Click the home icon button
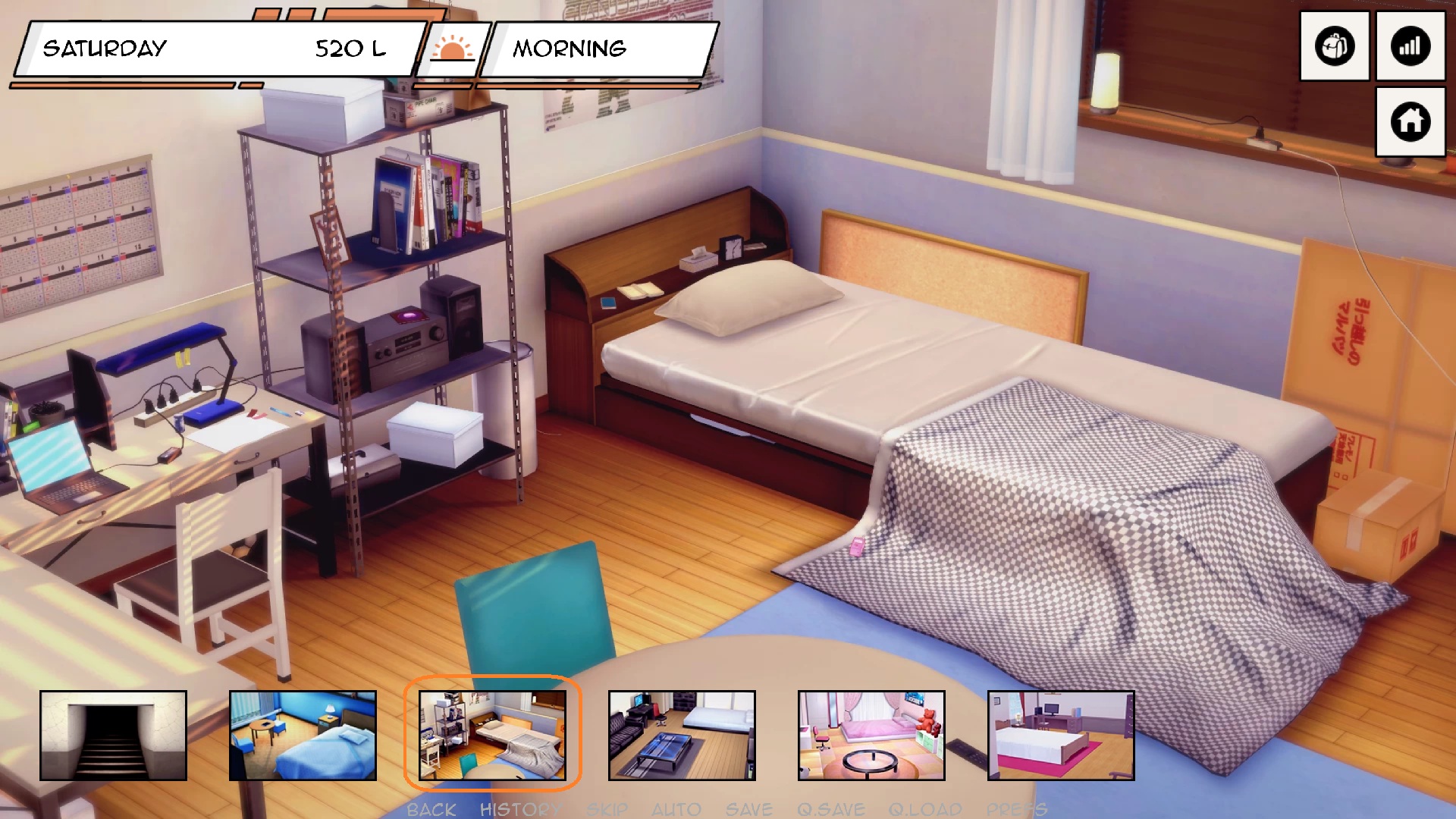This screenshot has height=819, width=1456. [x=1410, y=121]
